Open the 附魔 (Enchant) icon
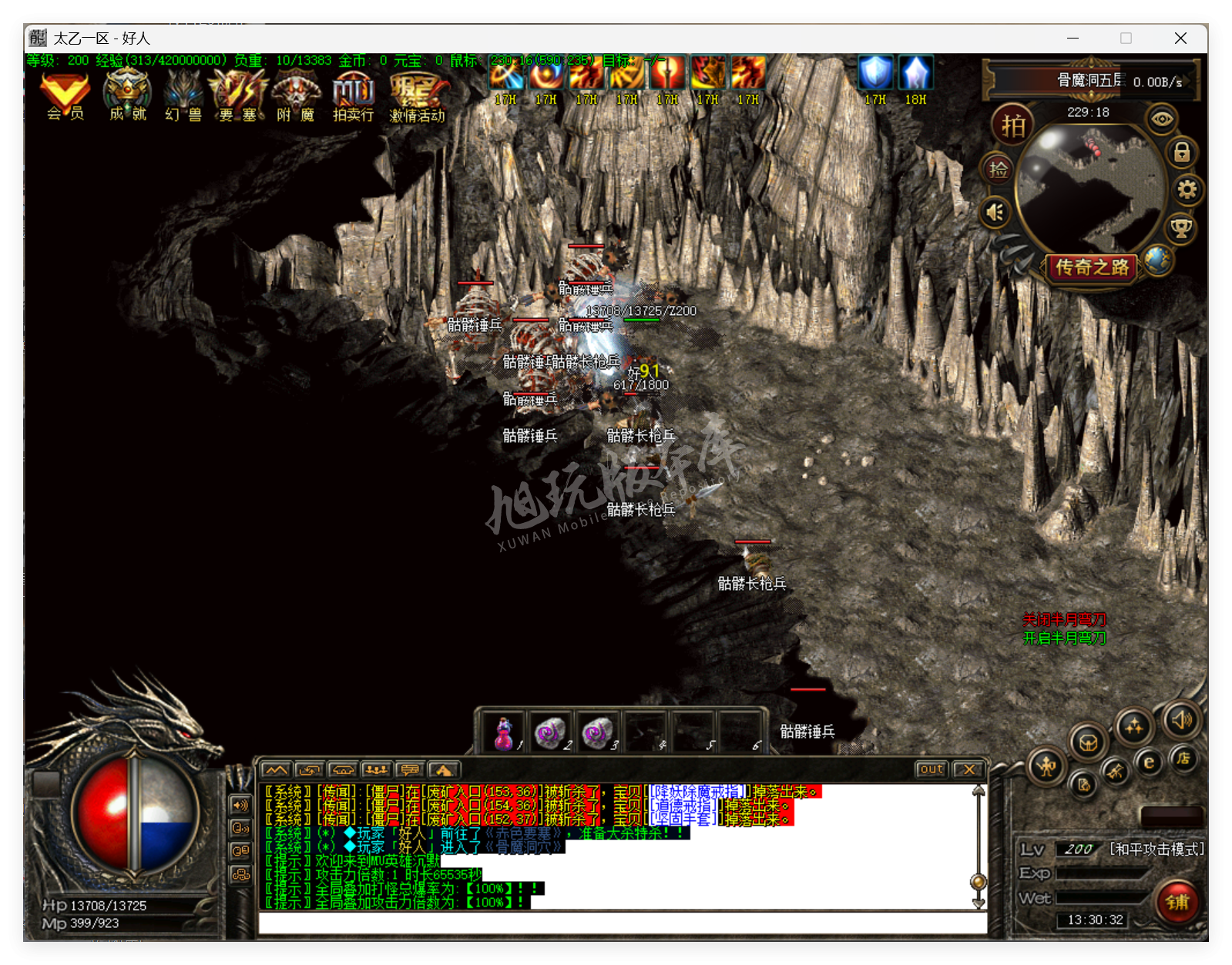The height and width of the screenshot is (965, 1232). click(x=295, y=95)
